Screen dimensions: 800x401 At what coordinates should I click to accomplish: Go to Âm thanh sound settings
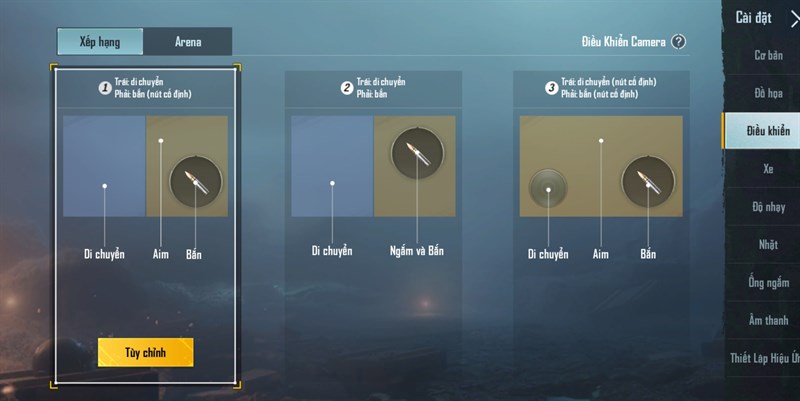click(x=768, y=320)
